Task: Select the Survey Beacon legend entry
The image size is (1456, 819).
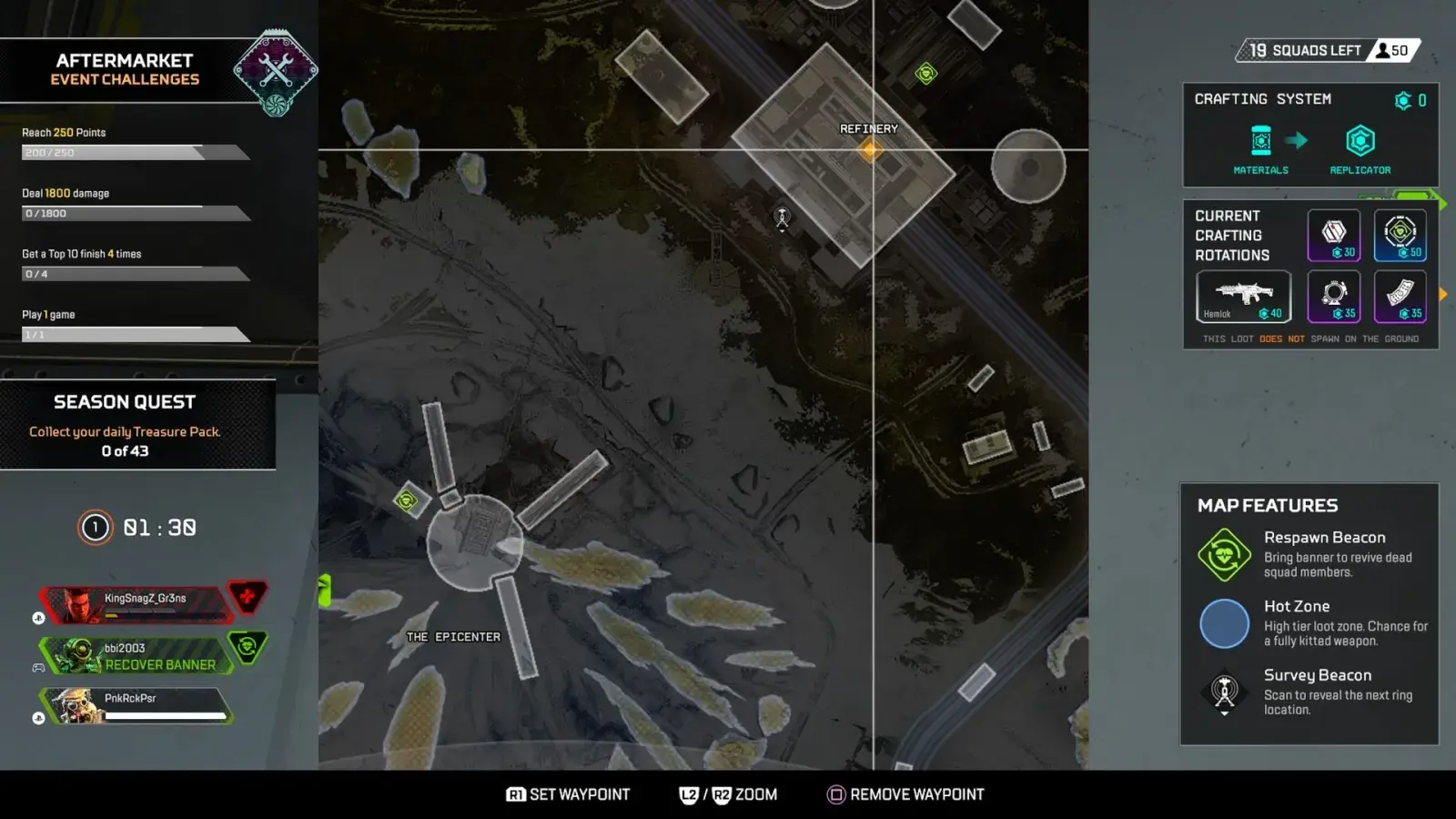Action: coord(1310,693)
